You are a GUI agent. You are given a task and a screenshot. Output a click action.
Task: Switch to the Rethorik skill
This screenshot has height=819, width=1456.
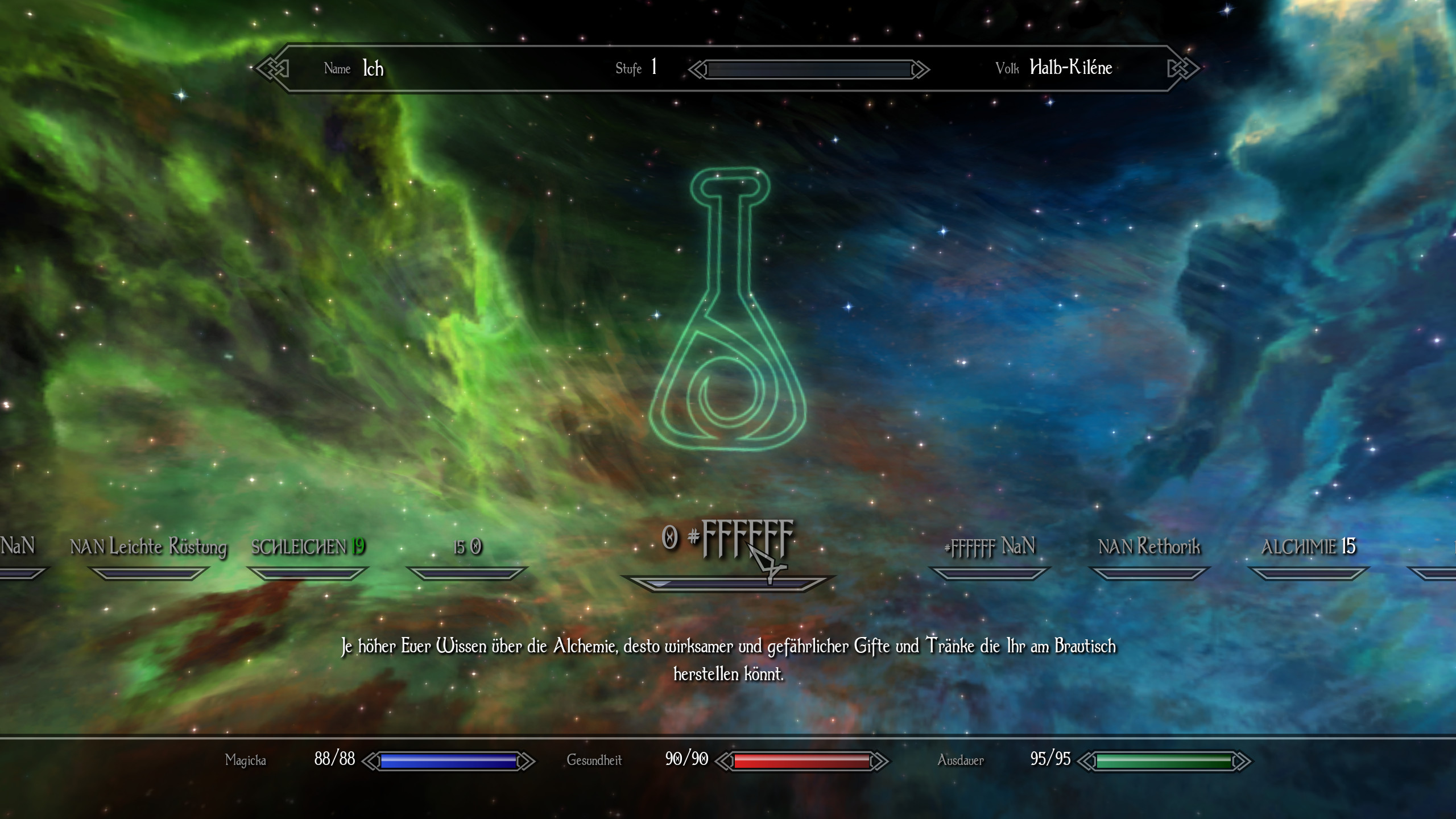1149,547
